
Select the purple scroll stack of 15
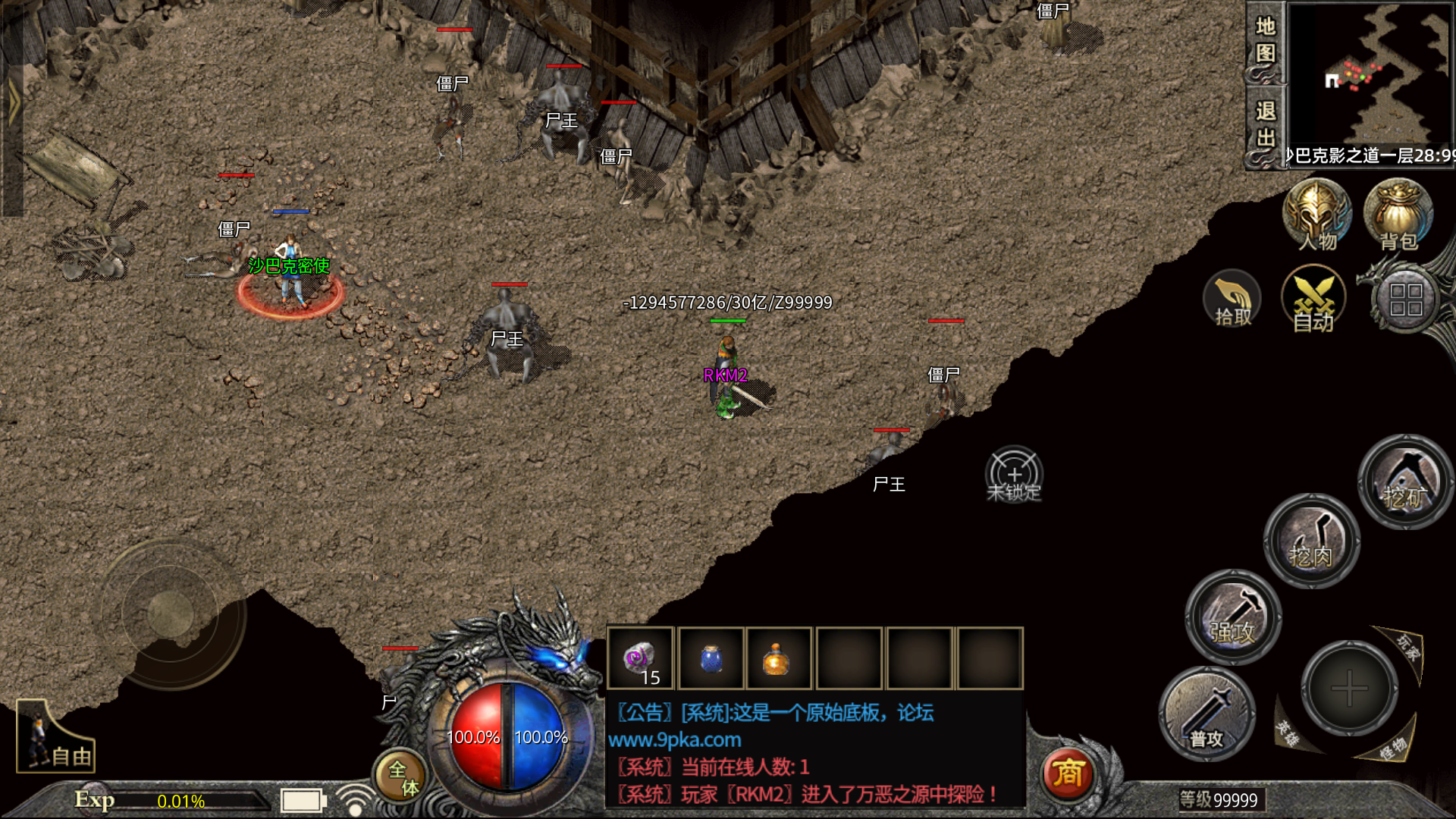pyautogui.click(x=640, y=658)
